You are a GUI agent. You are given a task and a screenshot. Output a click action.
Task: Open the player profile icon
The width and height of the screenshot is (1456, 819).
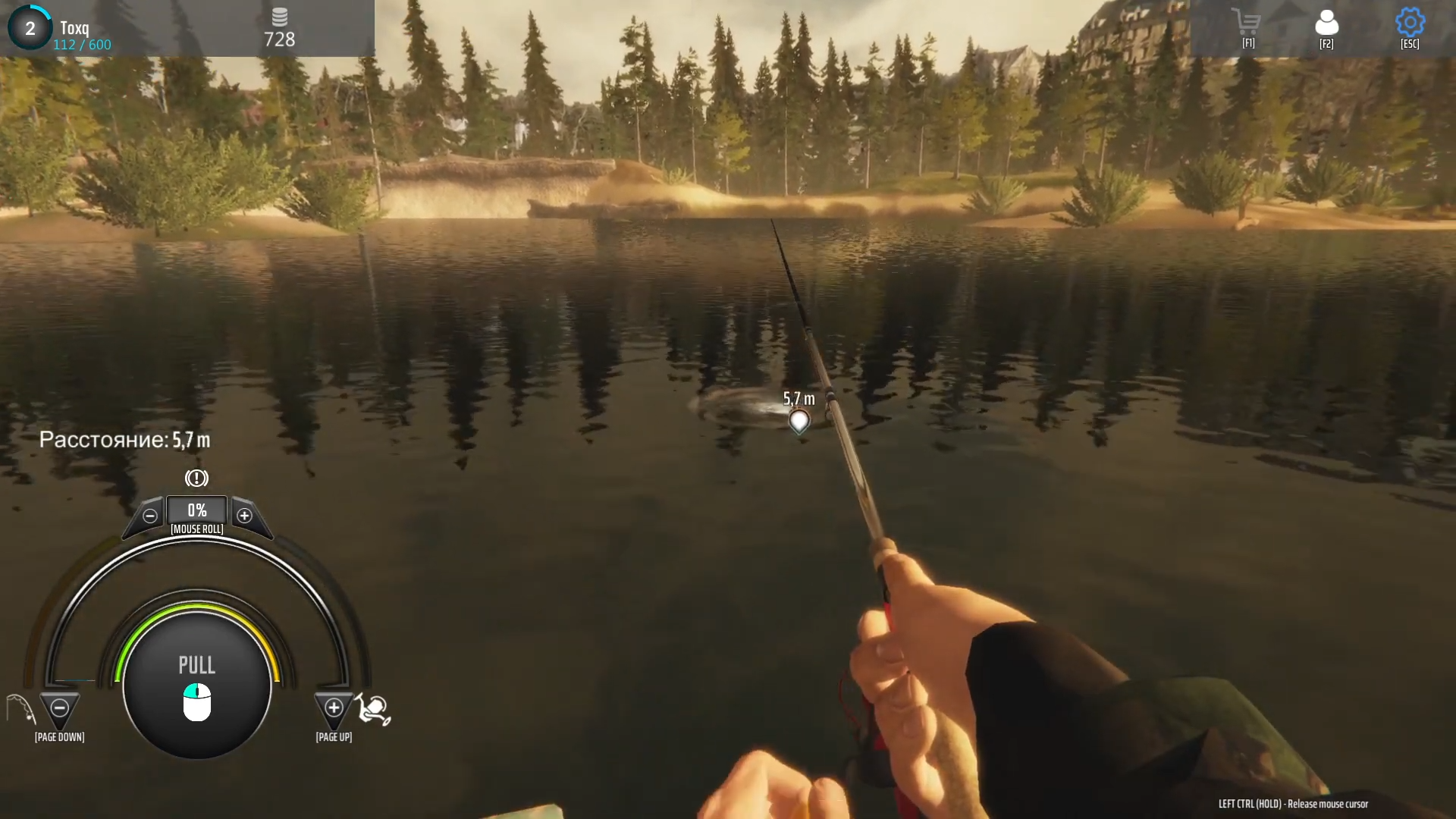(x=1326, y=23)
